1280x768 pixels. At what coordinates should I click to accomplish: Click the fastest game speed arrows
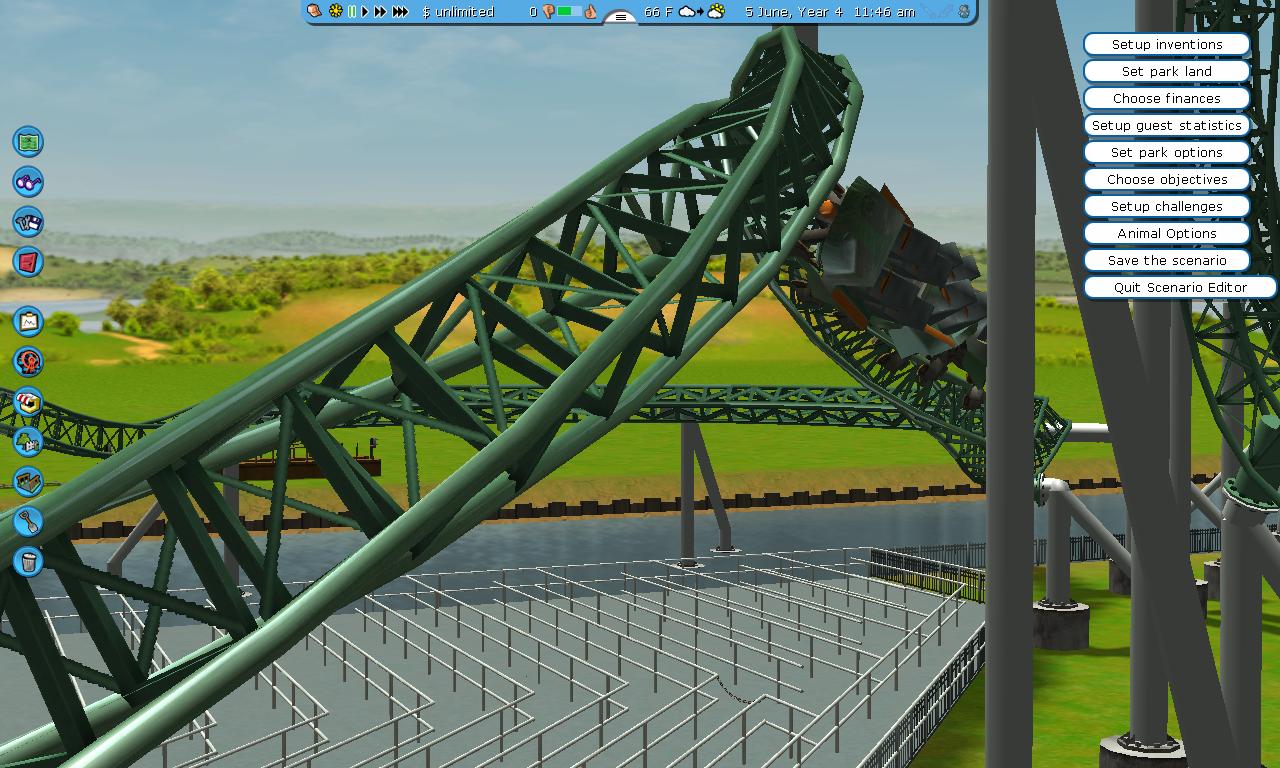[400, 12]
